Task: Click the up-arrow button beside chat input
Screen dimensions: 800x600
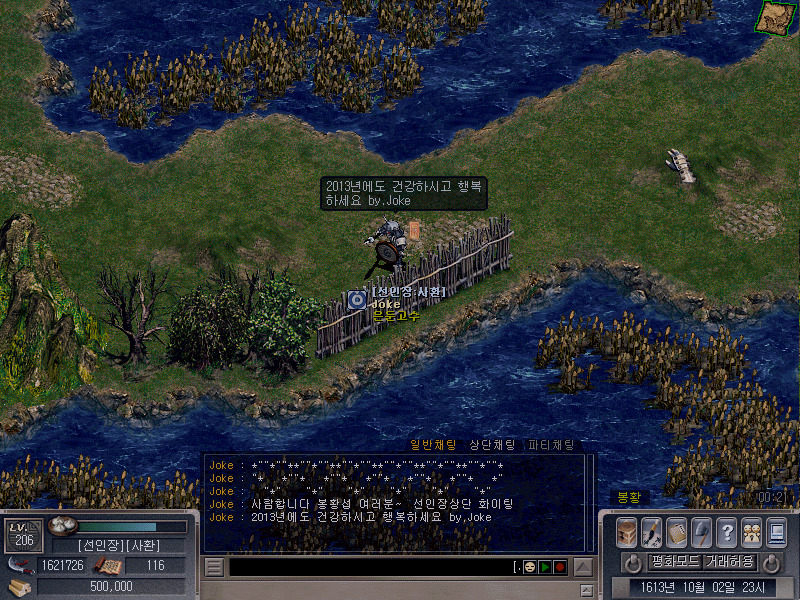Action: (583, 567)
